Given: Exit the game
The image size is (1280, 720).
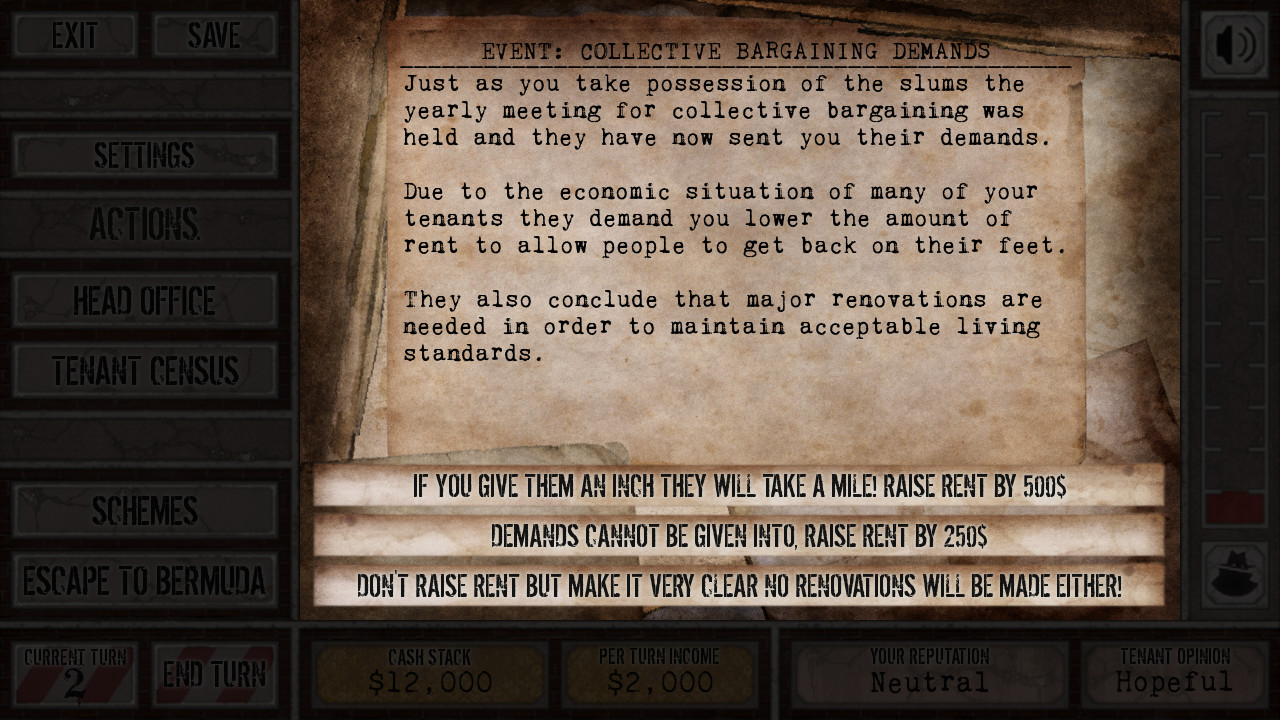Looking at the screenshot, I should [x=74, y=35].
